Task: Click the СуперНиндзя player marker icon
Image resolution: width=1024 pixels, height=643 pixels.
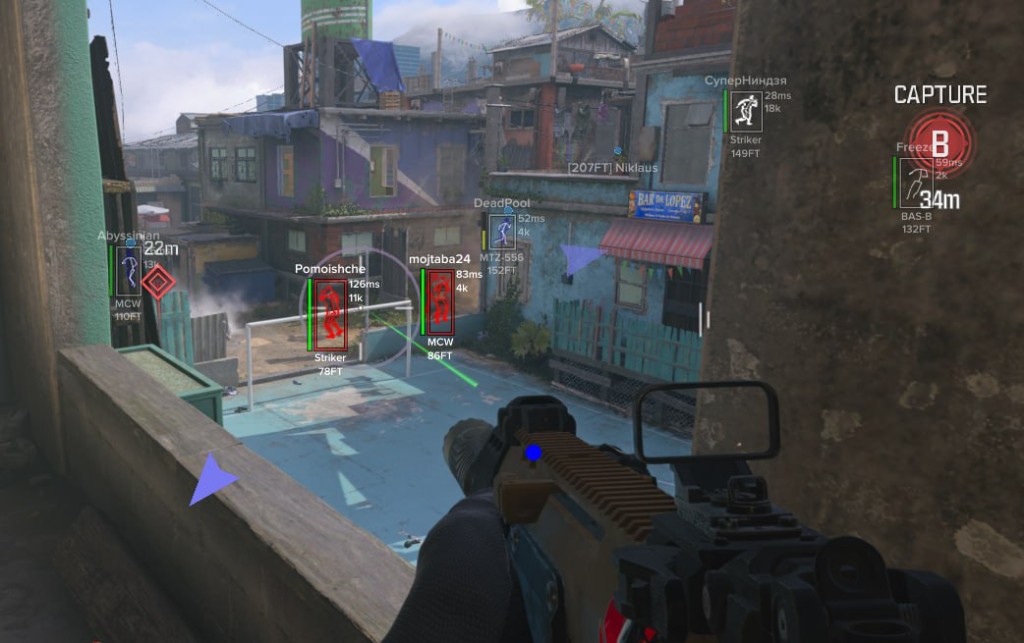Action: [x=746, y=112]
